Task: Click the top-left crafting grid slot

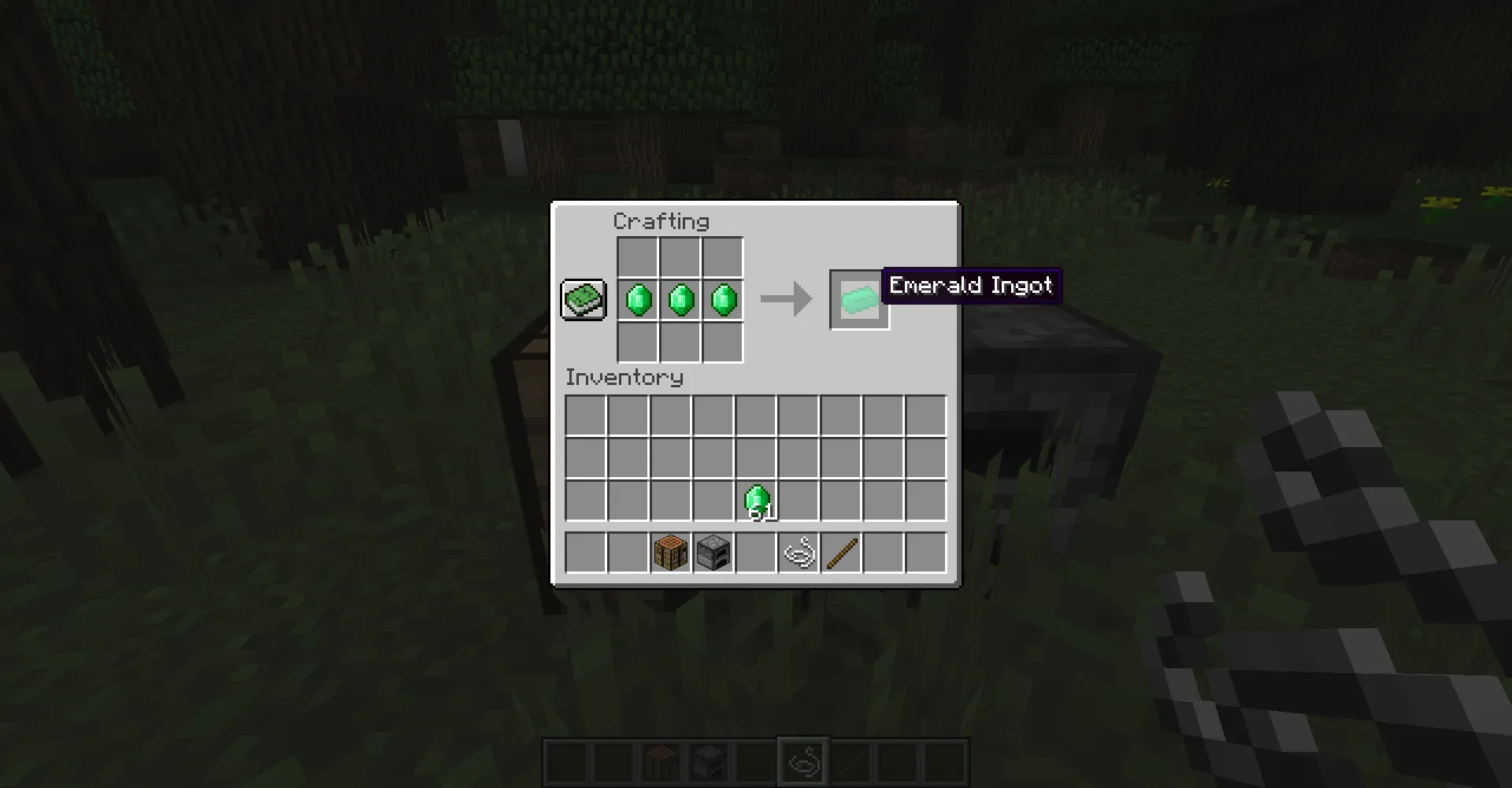Action: [638, 257]
